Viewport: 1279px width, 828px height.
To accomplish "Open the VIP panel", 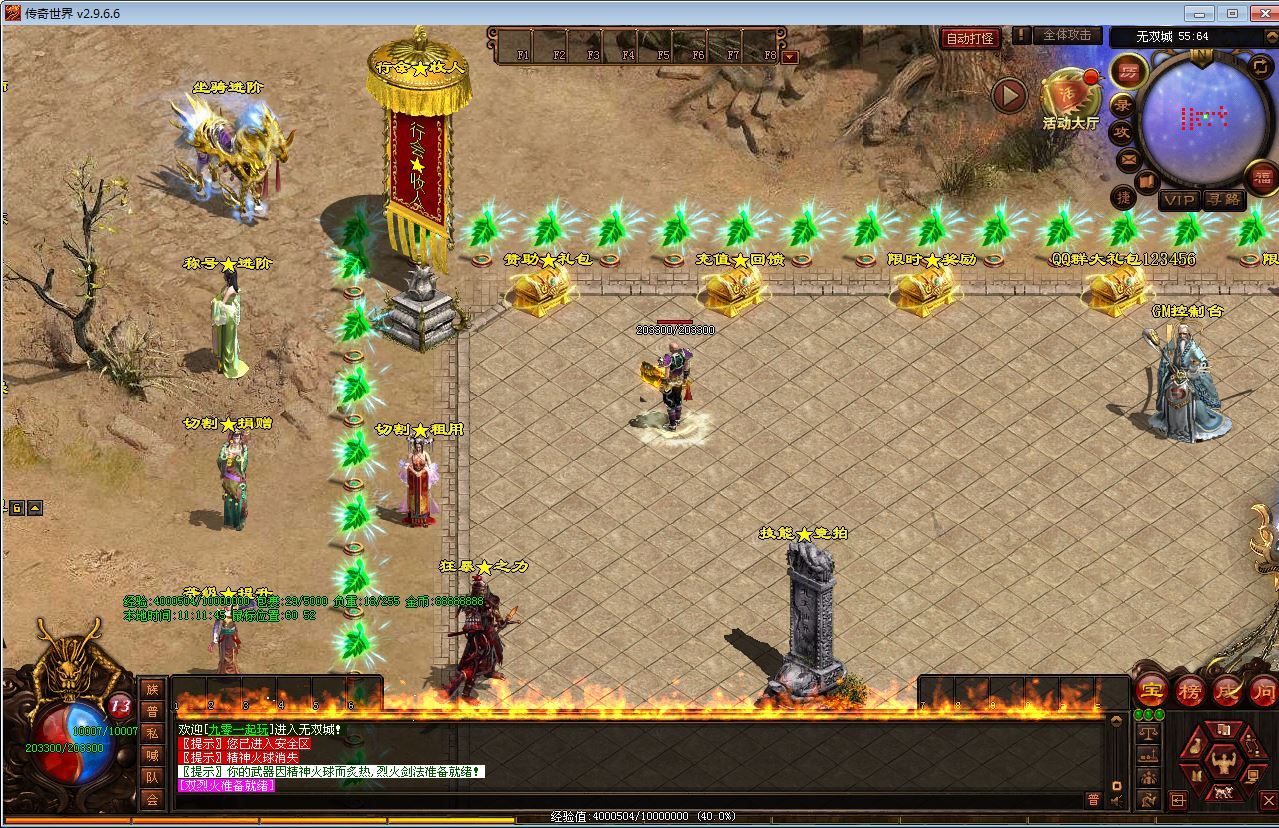I will [x=1178, y=200].
